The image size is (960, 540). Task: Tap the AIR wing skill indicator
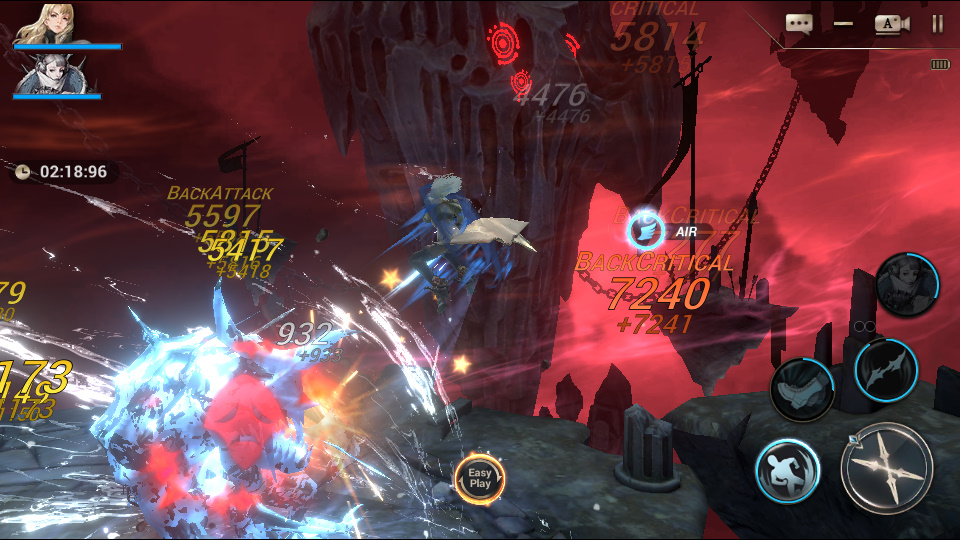coord(645,231)
